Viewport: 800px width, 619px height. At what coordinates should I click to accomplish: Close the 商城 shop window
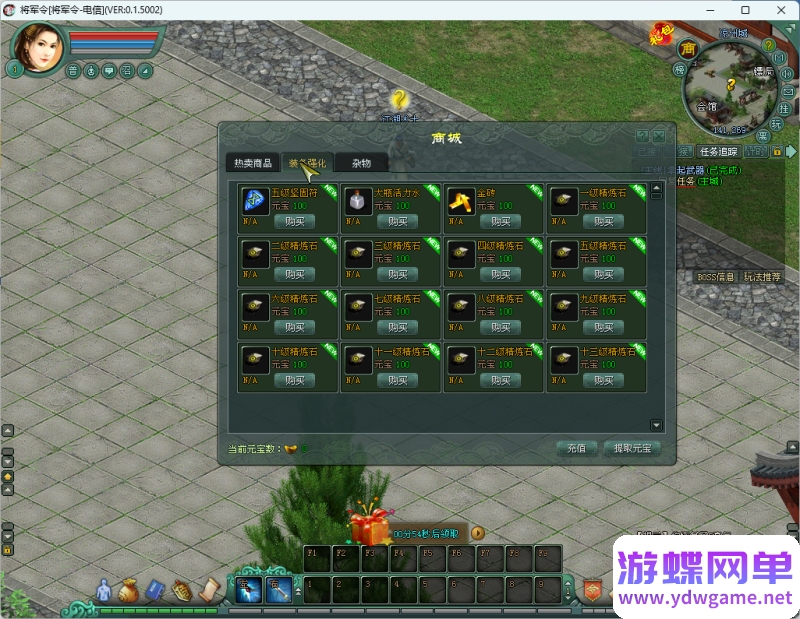pyautogui.click(x=659, y=136)
